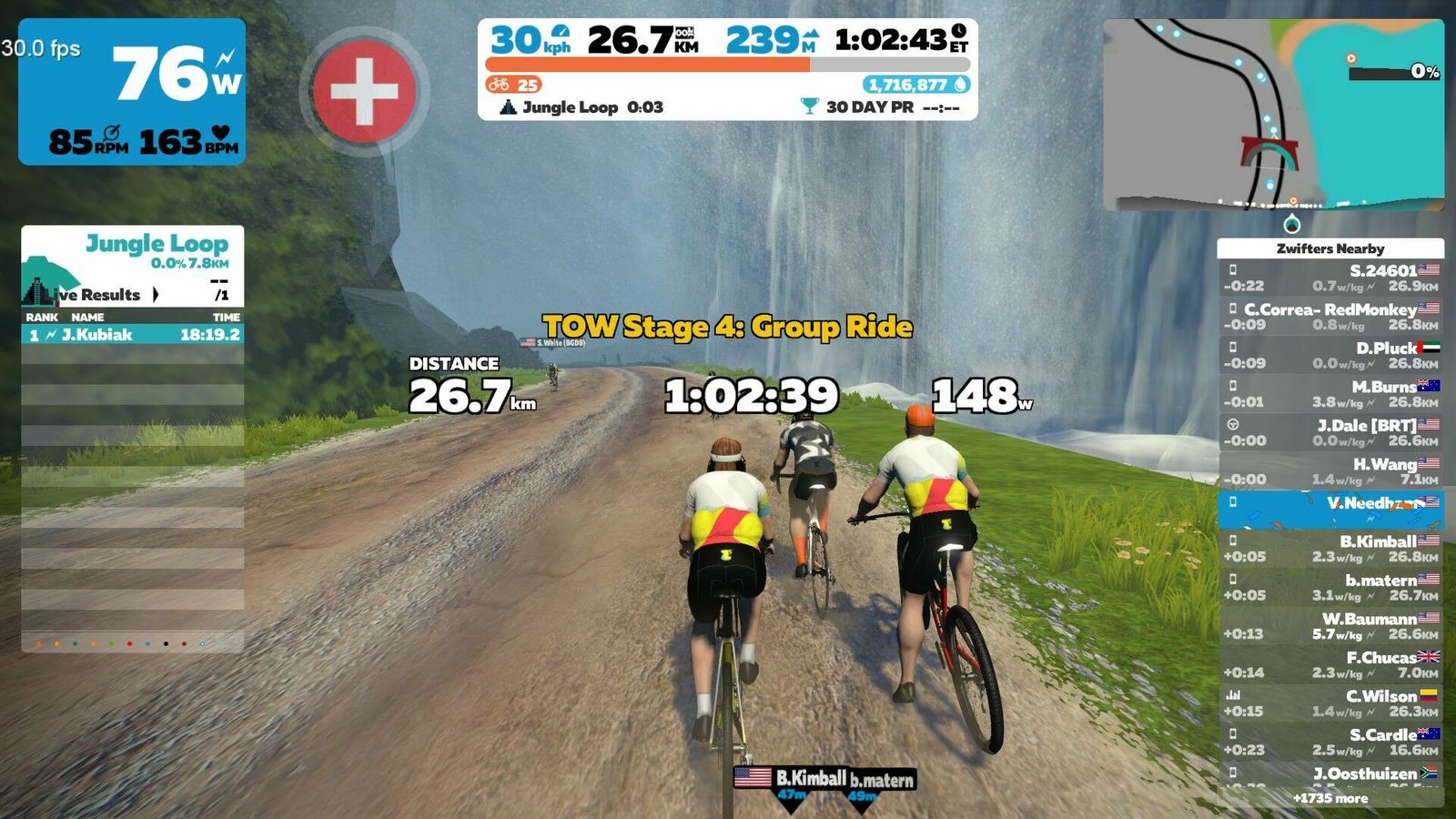Select C.Correa- RedMonkey in the nearby list
This screenshot has width=1456, height=819.
point(1330,317)
